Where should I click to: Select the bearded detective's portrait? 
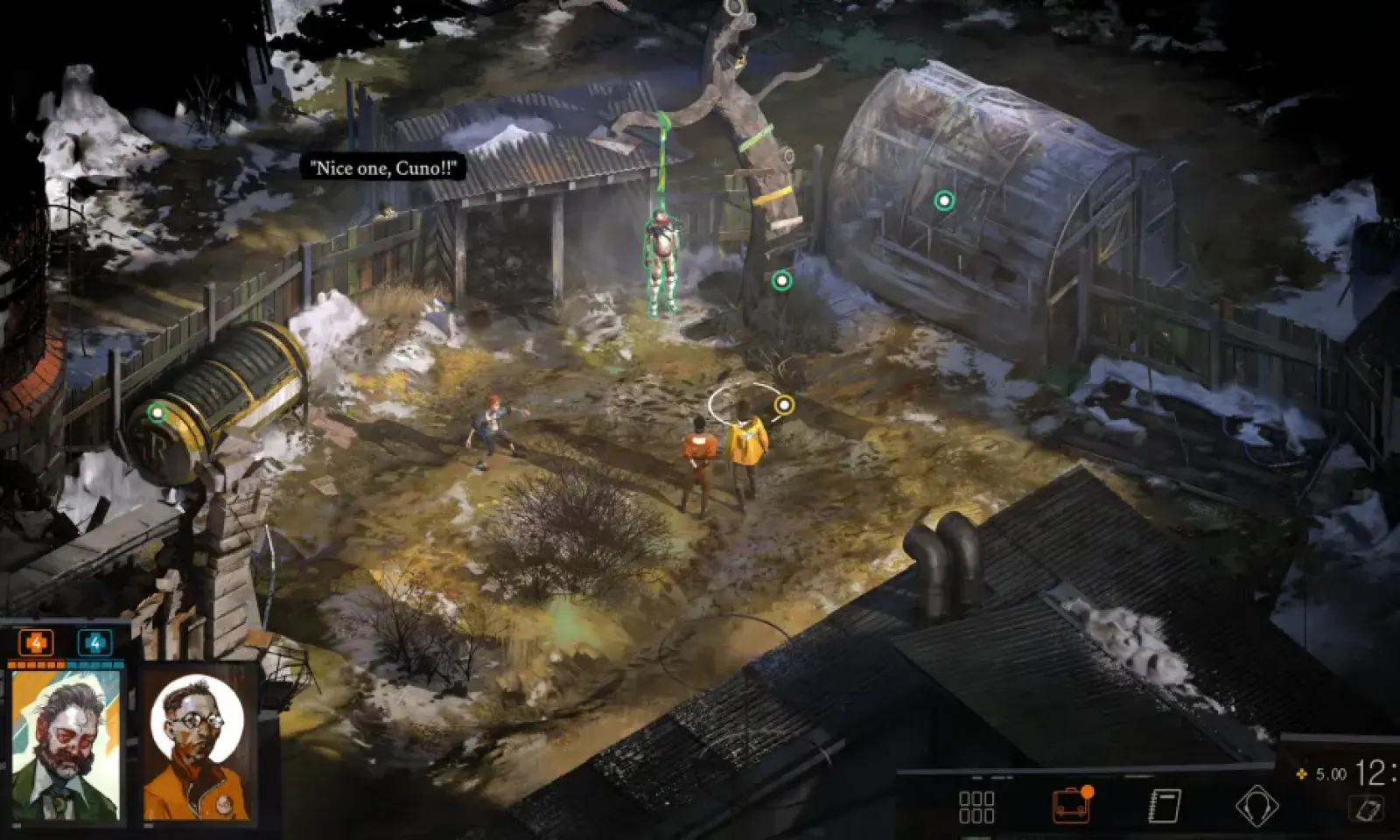coord(66,746)
